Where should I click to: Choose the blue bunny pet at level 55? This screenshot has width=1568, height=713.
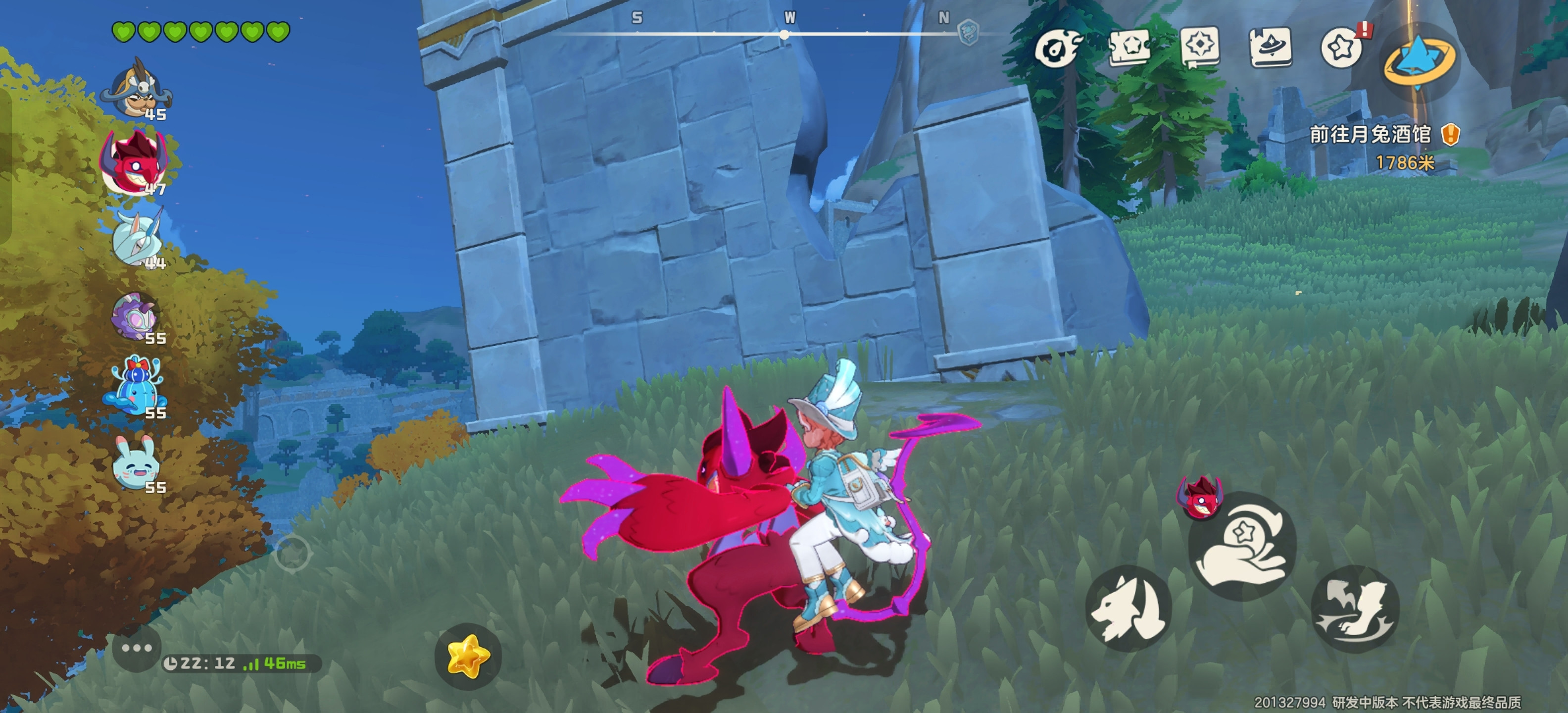point(136,464)
